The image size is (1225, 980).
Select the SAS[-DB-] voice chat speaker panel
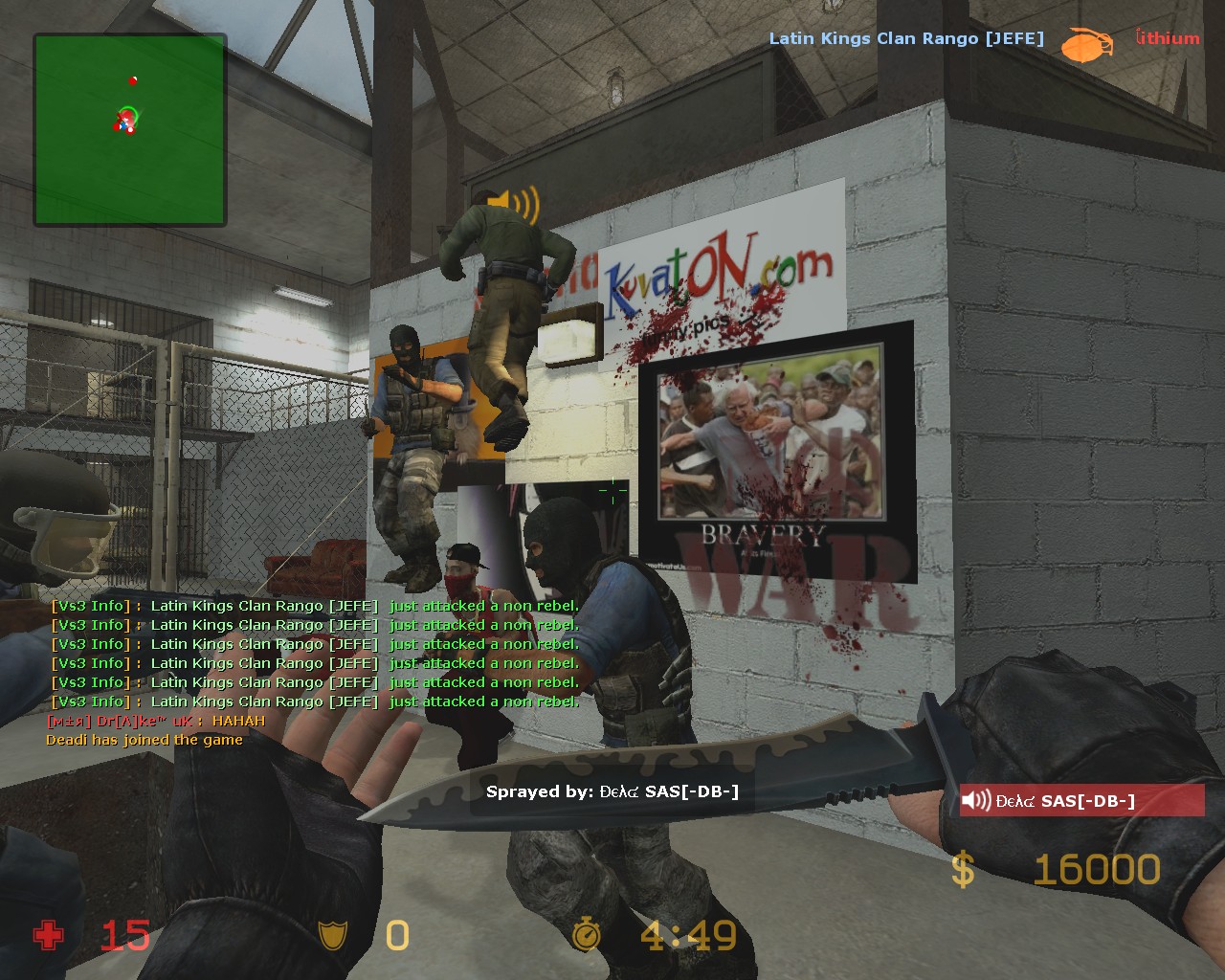[x=1081, y=801]
